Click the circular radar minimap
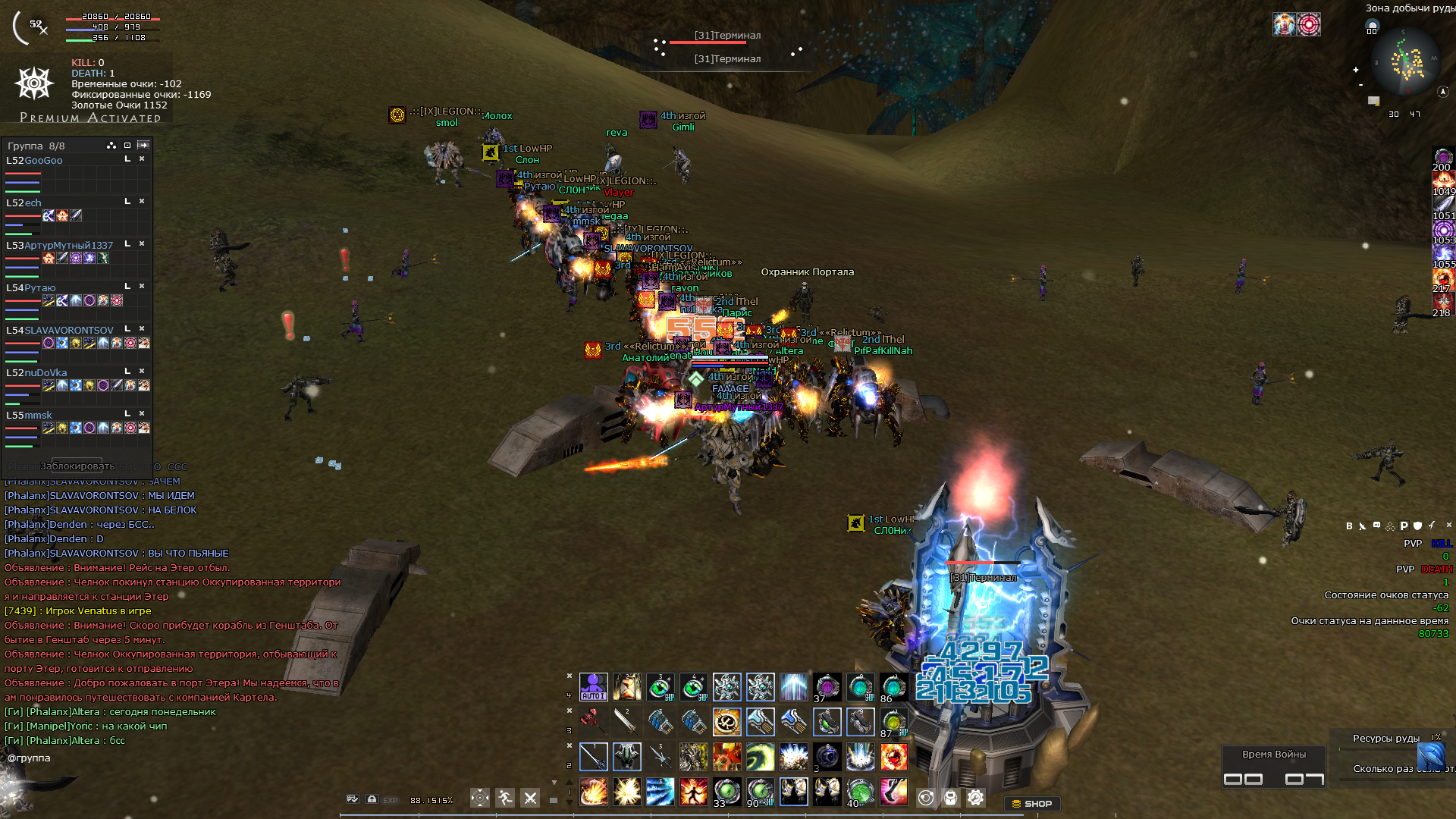Image resolution: width=1456 pixels, height=819 pixels. [1407, 62]
